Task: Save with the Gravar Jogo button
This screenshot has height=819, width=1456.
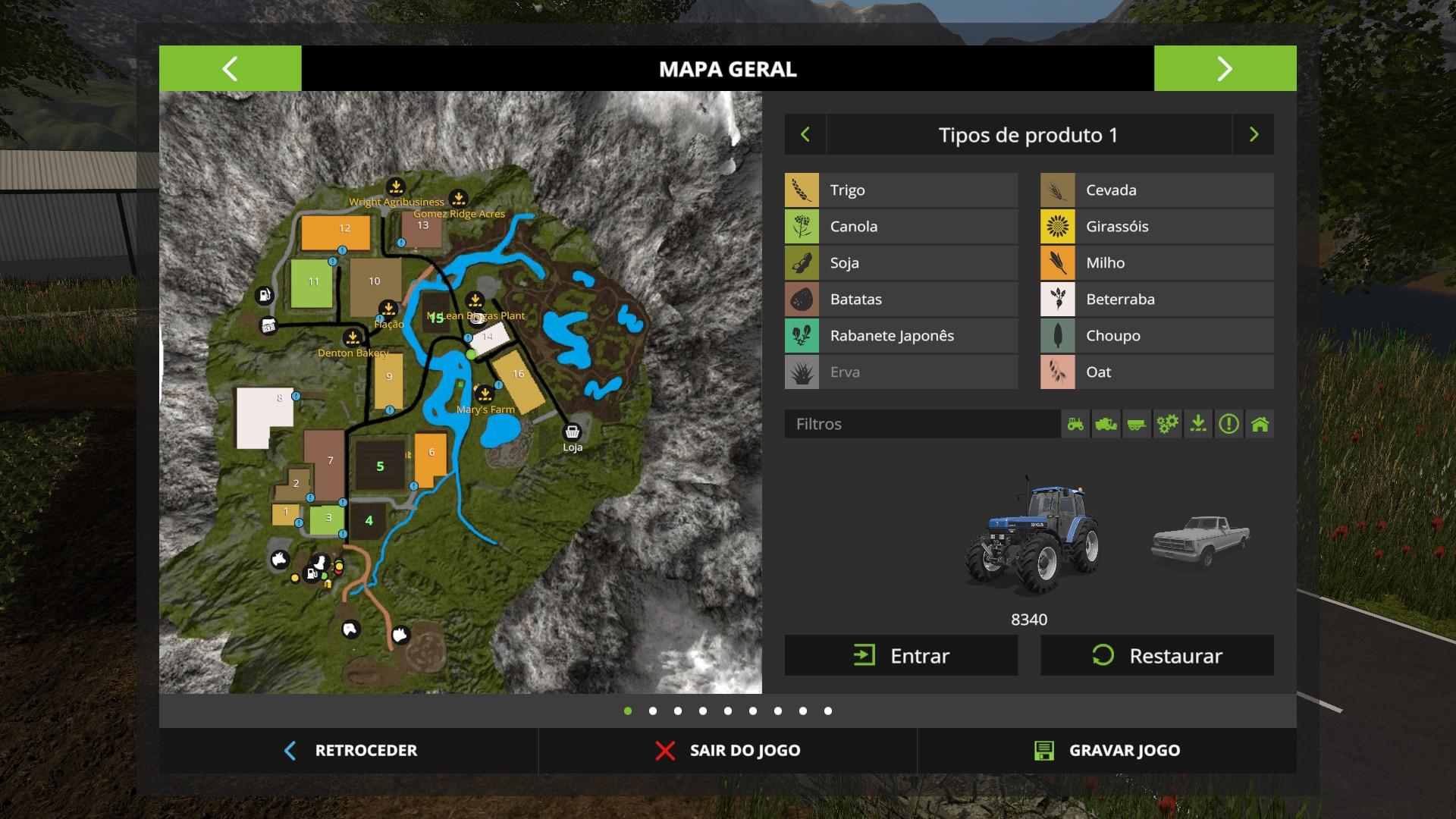Action: tap(1107, 751)
